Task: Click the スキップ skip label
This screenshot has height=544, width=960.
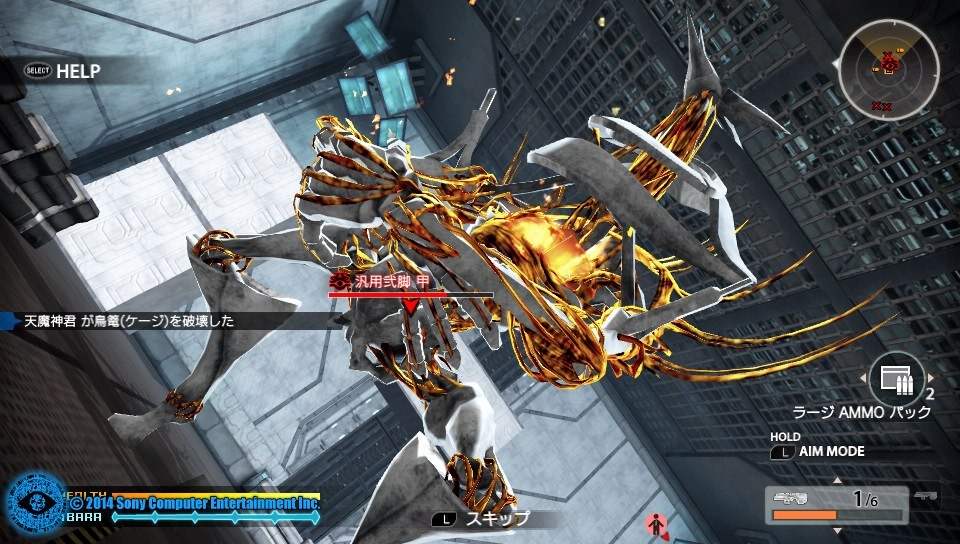Action: [x=498, y=519]
